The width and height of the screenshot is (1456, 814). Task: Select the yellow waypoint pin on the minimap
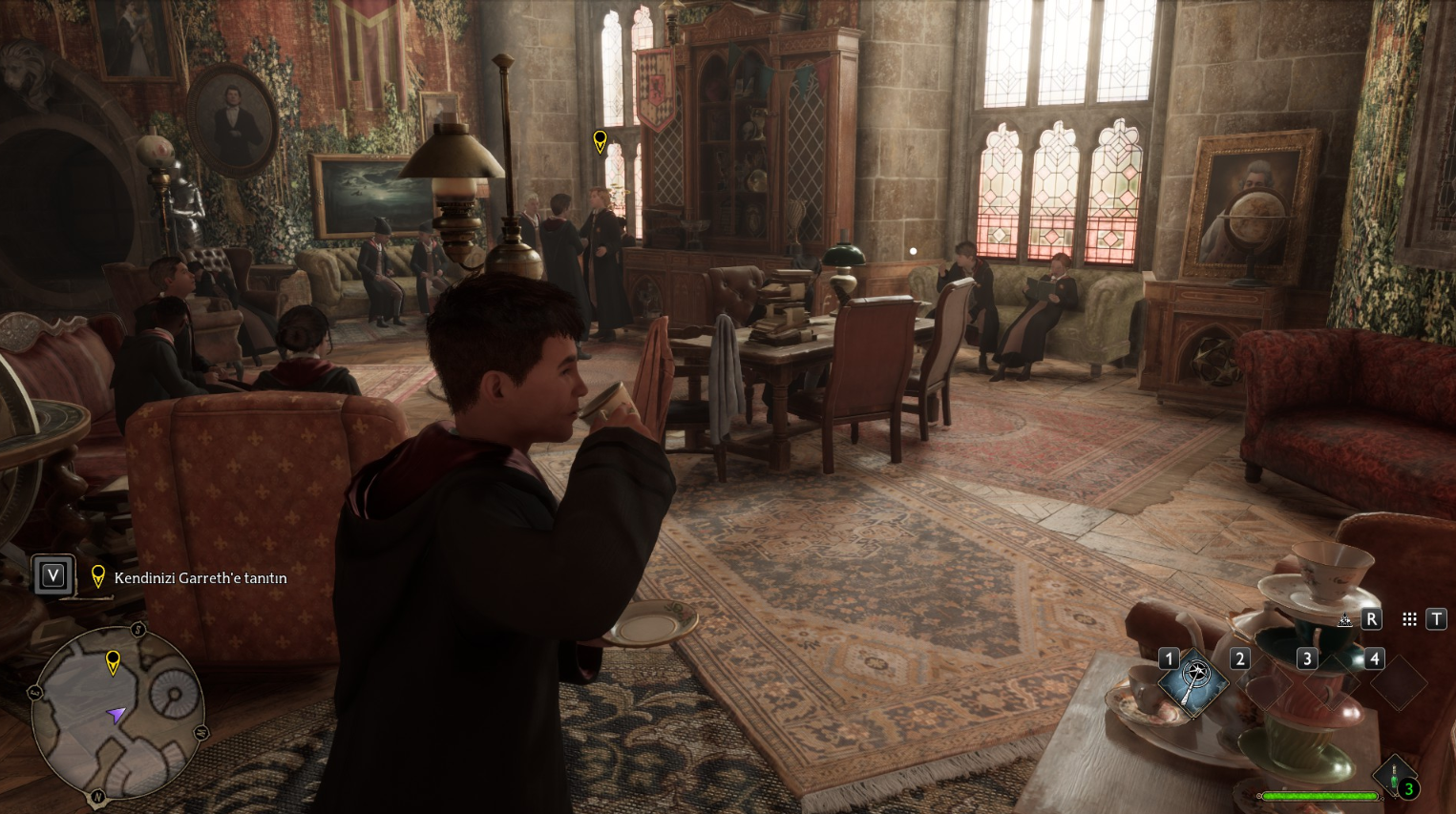pos(114,660)
